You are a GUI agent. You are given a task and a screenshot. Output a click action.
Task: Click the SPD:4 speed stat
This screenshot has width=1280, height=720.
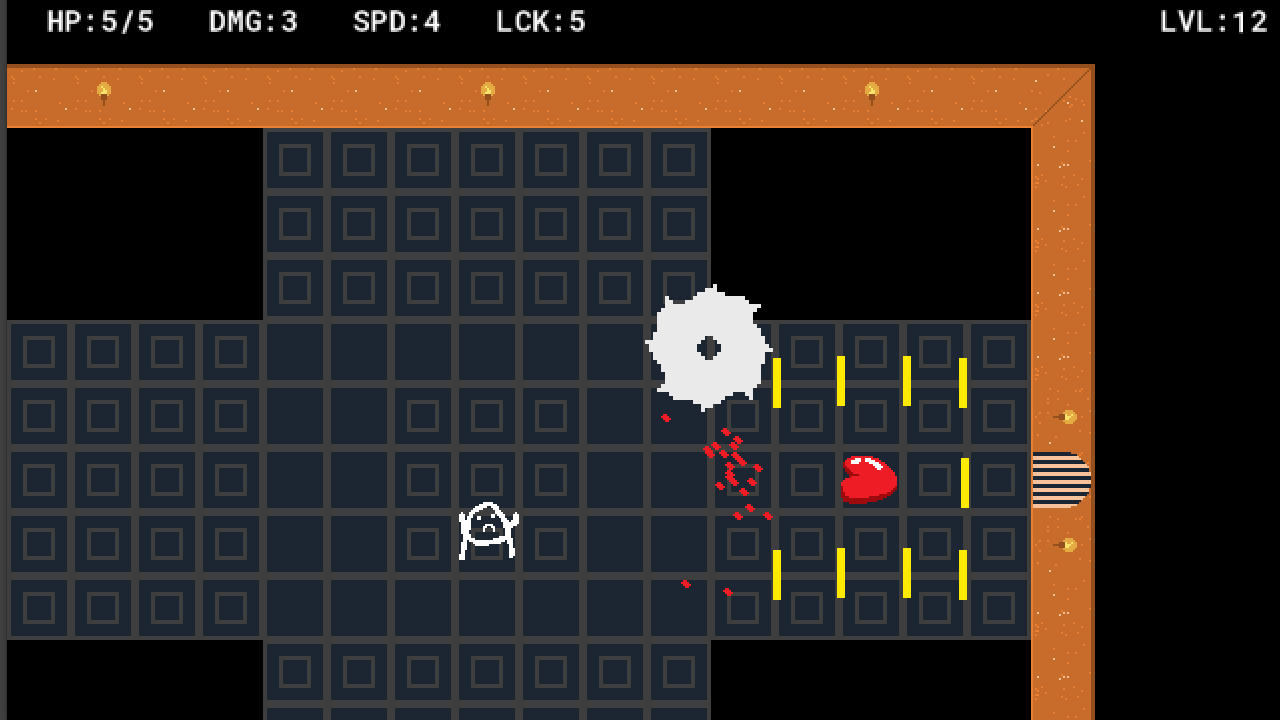[x=396, y=21]
